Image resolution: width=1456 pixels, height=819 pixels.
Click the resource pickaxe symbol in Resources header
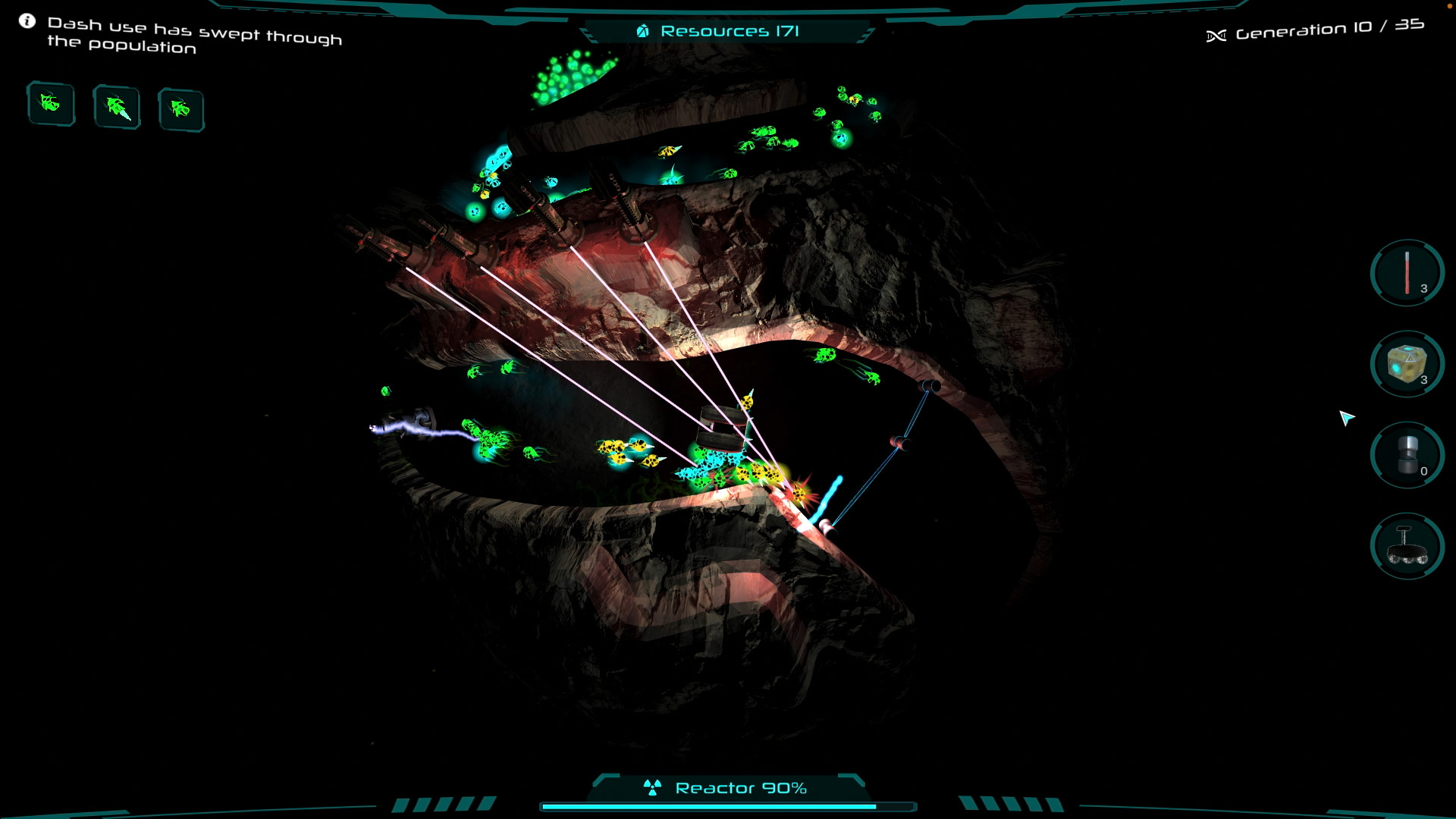click(x=644, y=31)
